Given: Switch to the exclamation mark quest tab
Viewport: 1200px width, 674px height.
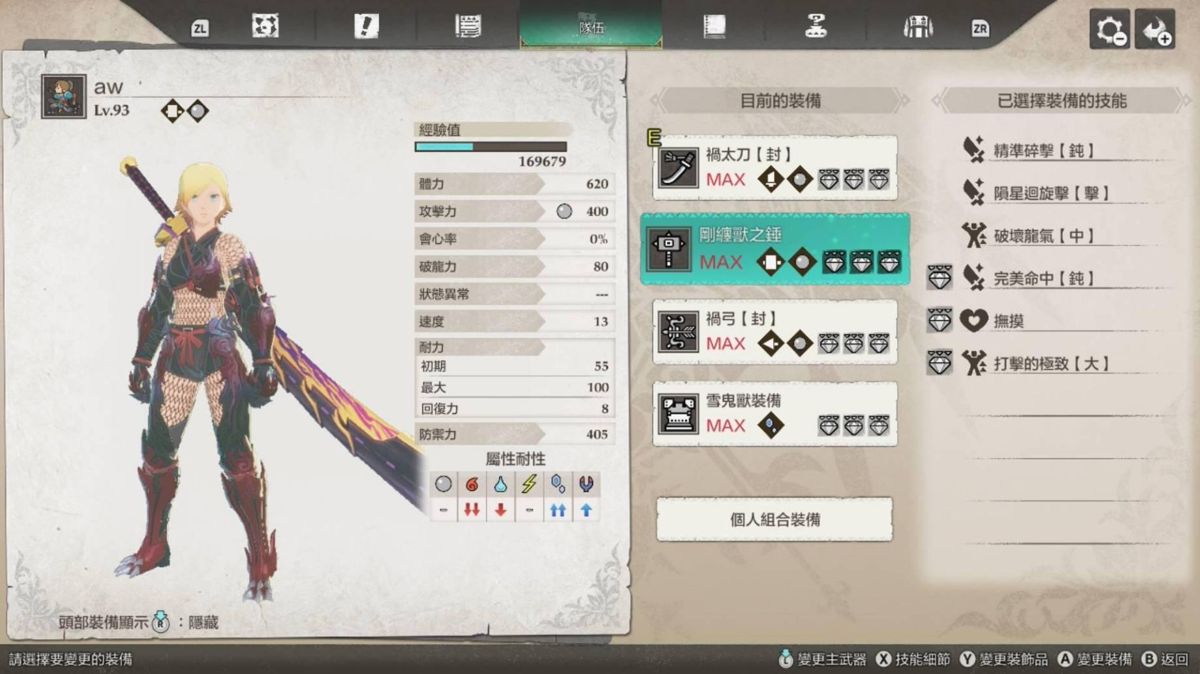Looking at the screenshot, I should coord(366,27).
